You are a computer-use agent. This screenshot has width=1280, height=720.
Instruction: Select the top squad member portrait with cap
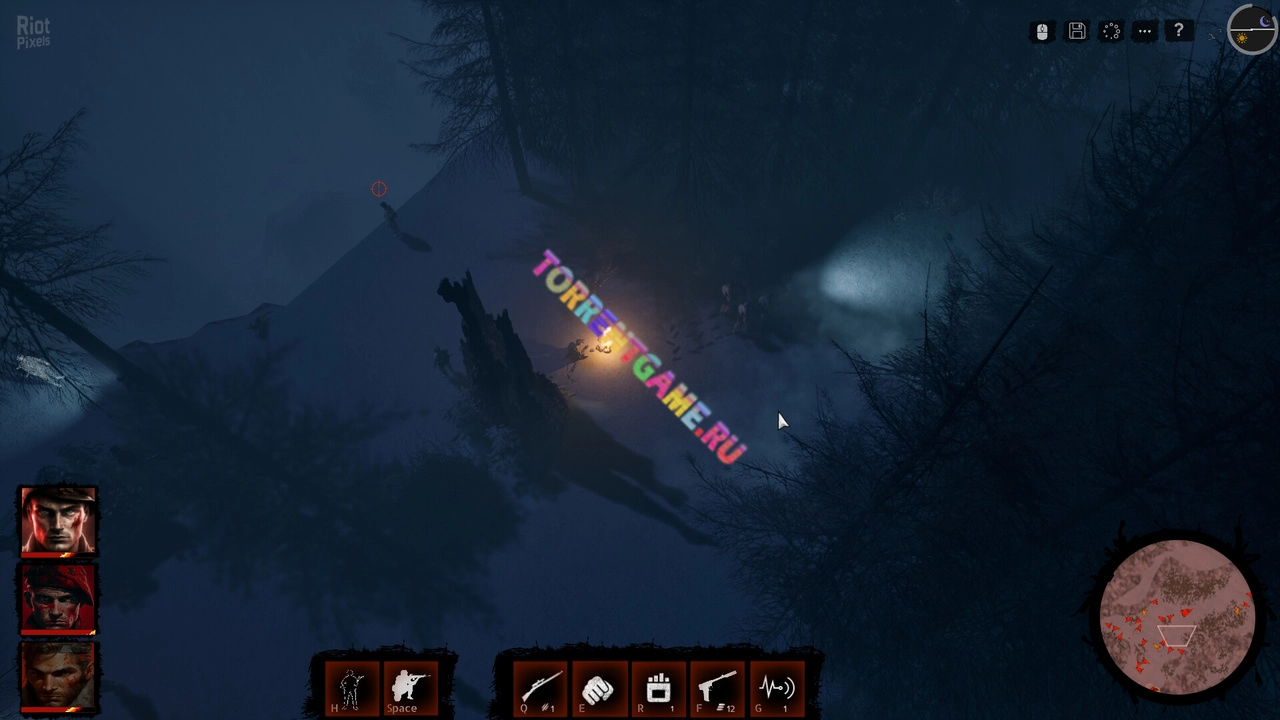pyautogui.click(x=58, y=520)
